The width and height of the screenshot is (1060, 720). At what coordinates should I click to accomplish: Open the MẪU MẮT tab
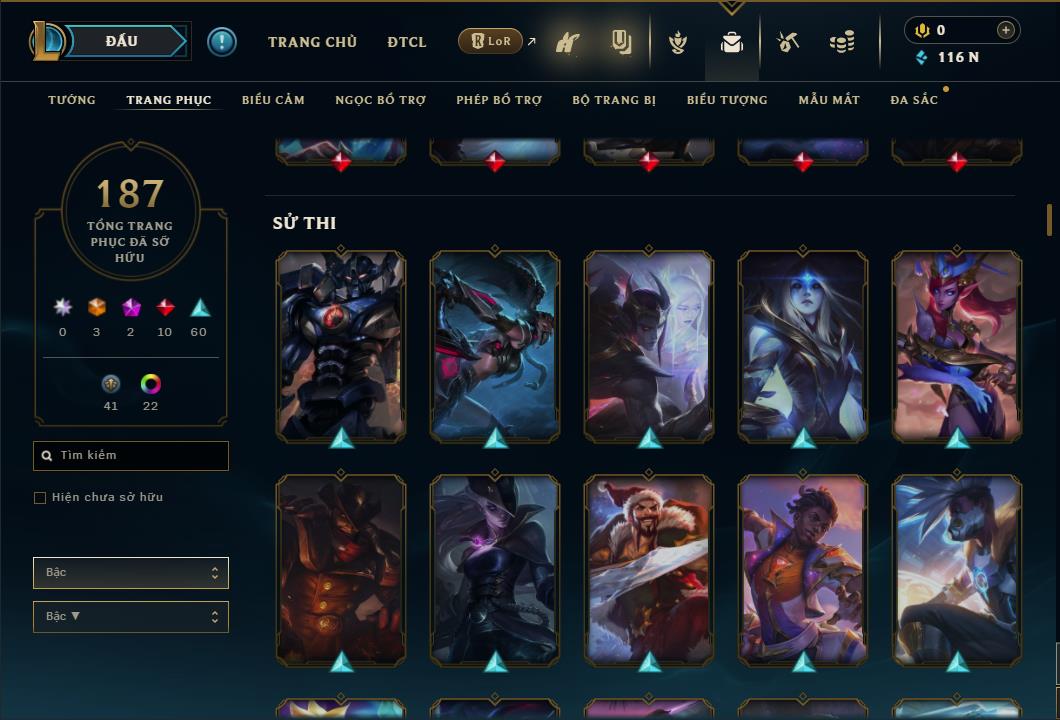tap(829, 100)
